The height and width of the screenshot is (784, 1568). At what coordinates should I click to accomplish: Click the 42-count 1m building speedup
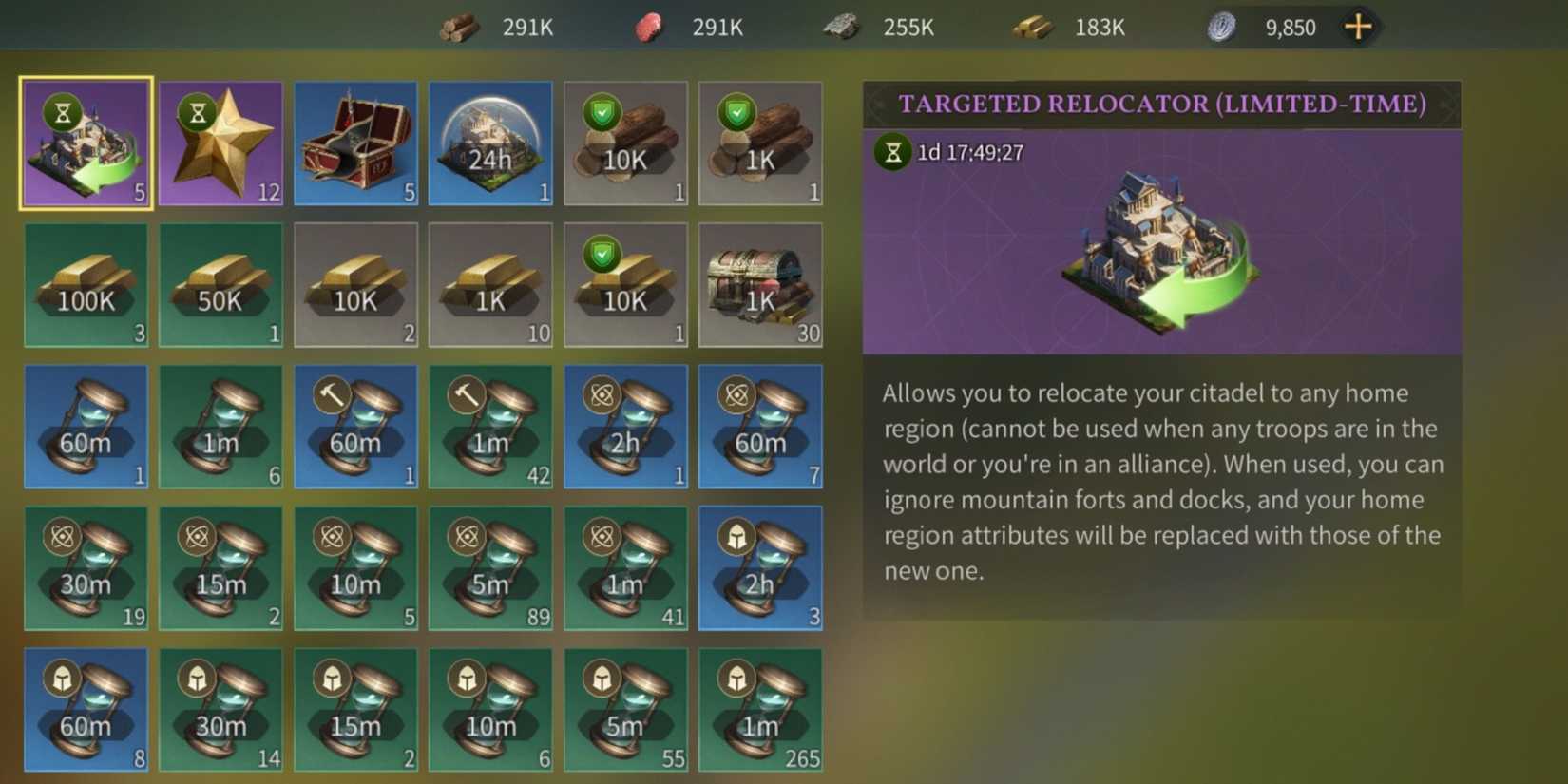pos(490,427)
